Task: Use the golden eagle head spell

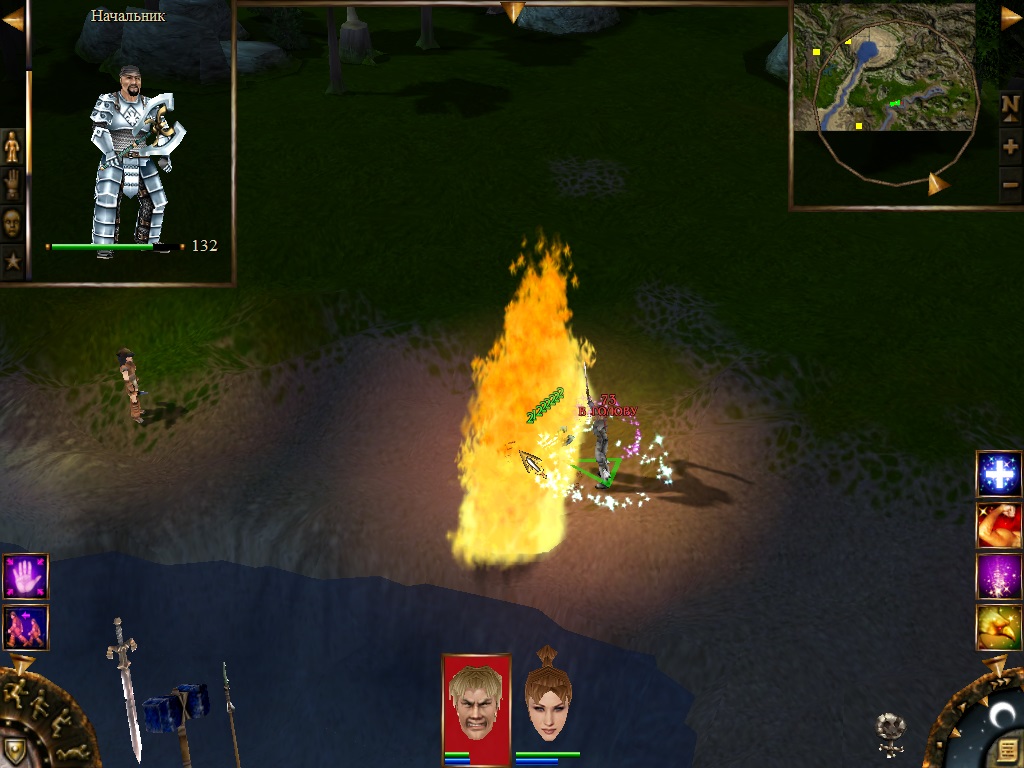Action: (x=998, y=627)
